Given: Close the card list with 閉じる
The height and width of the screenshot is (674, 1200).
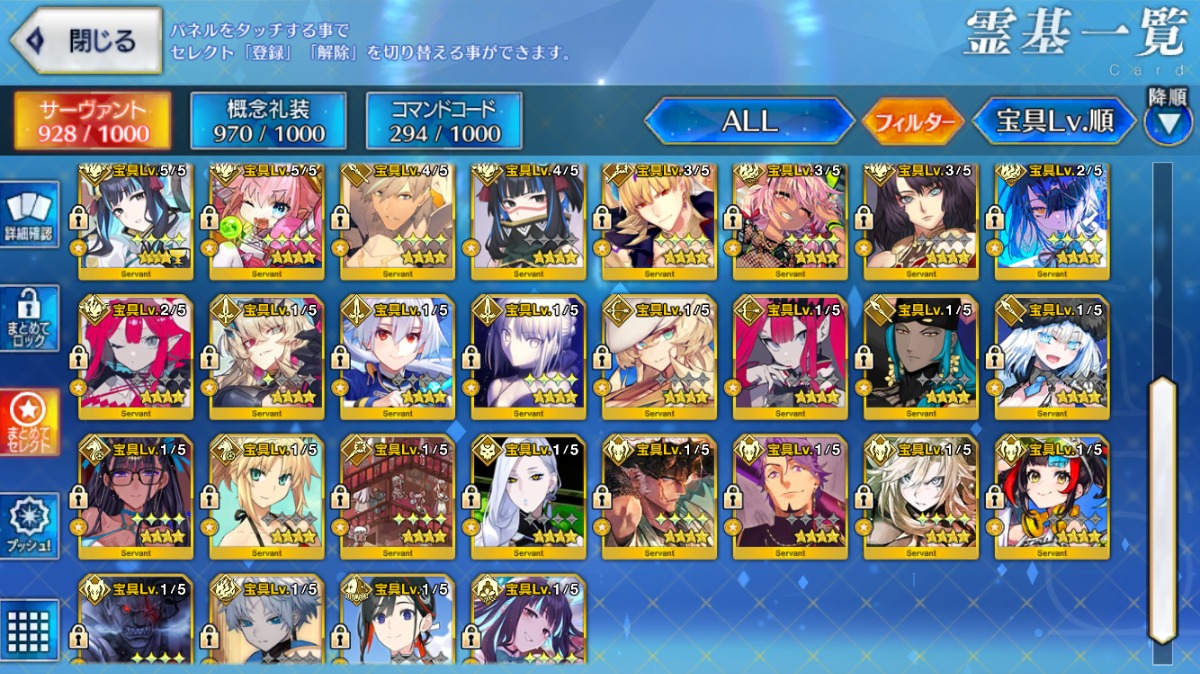Looking at the screenshot, I should point(86,40).
